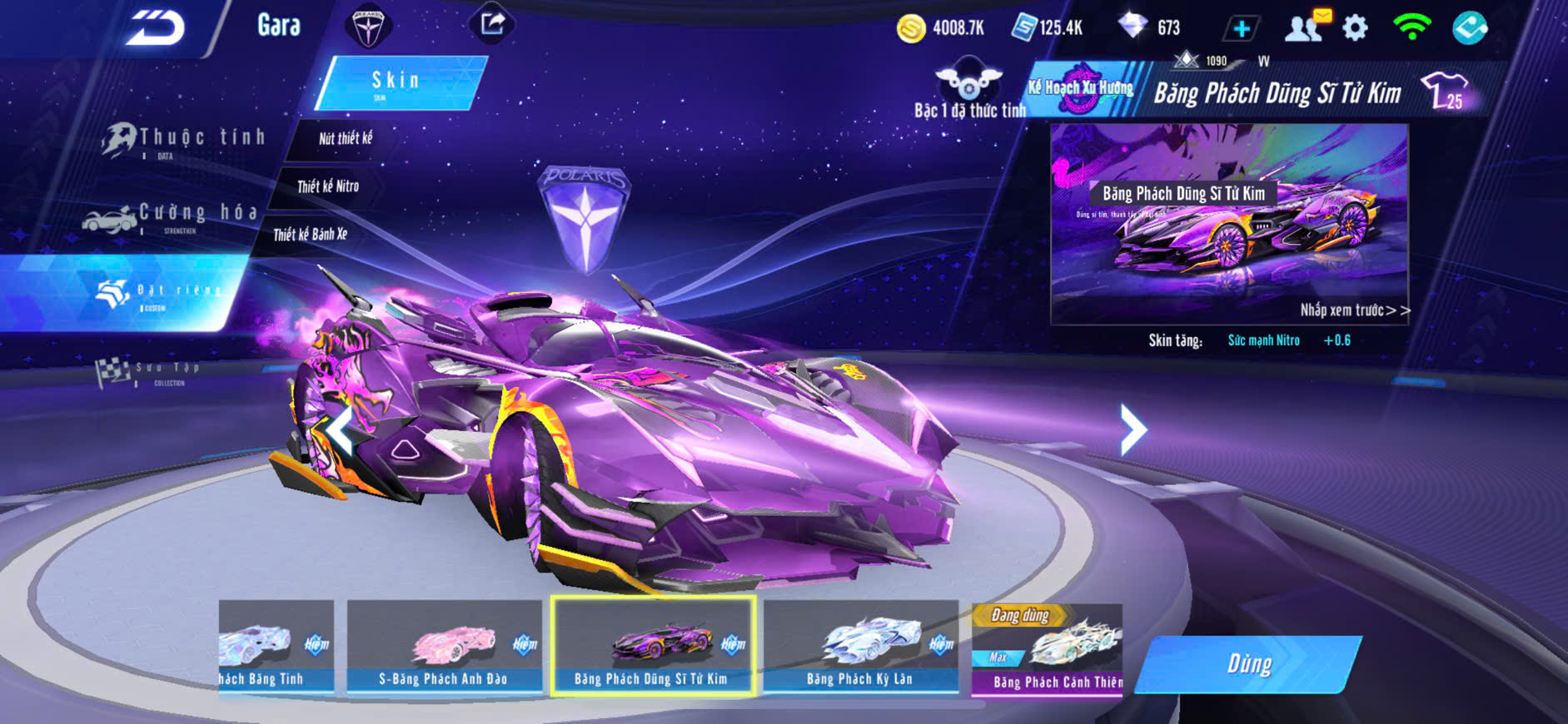Image resolution: width=1568 pixels, height=724 pixels.
Task: Choose Băng Phách Kỳ Lân skin thumbnail
Action: tap(860, 647)
